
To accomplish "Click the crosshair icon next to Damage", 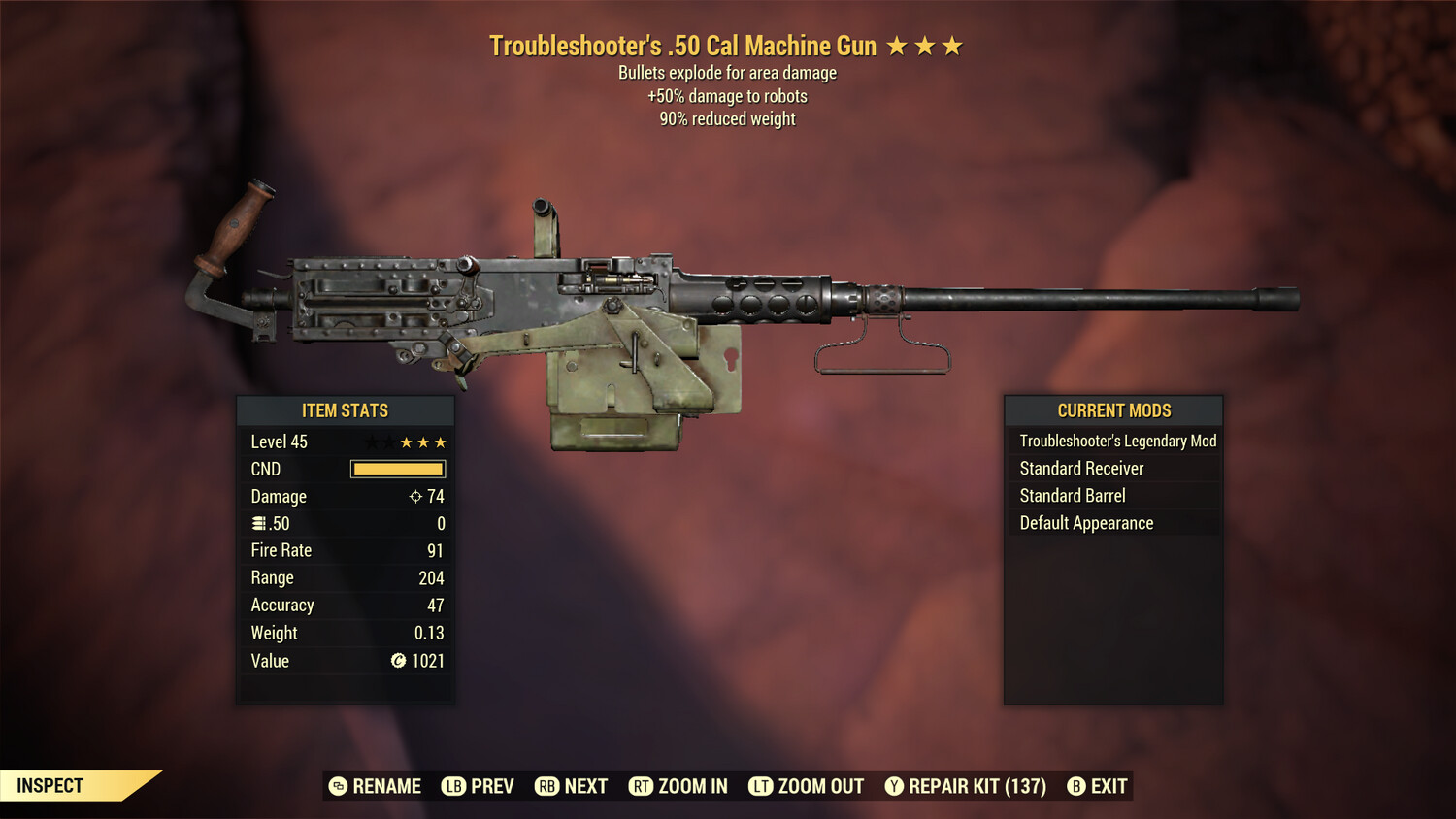I will point(414,496).
